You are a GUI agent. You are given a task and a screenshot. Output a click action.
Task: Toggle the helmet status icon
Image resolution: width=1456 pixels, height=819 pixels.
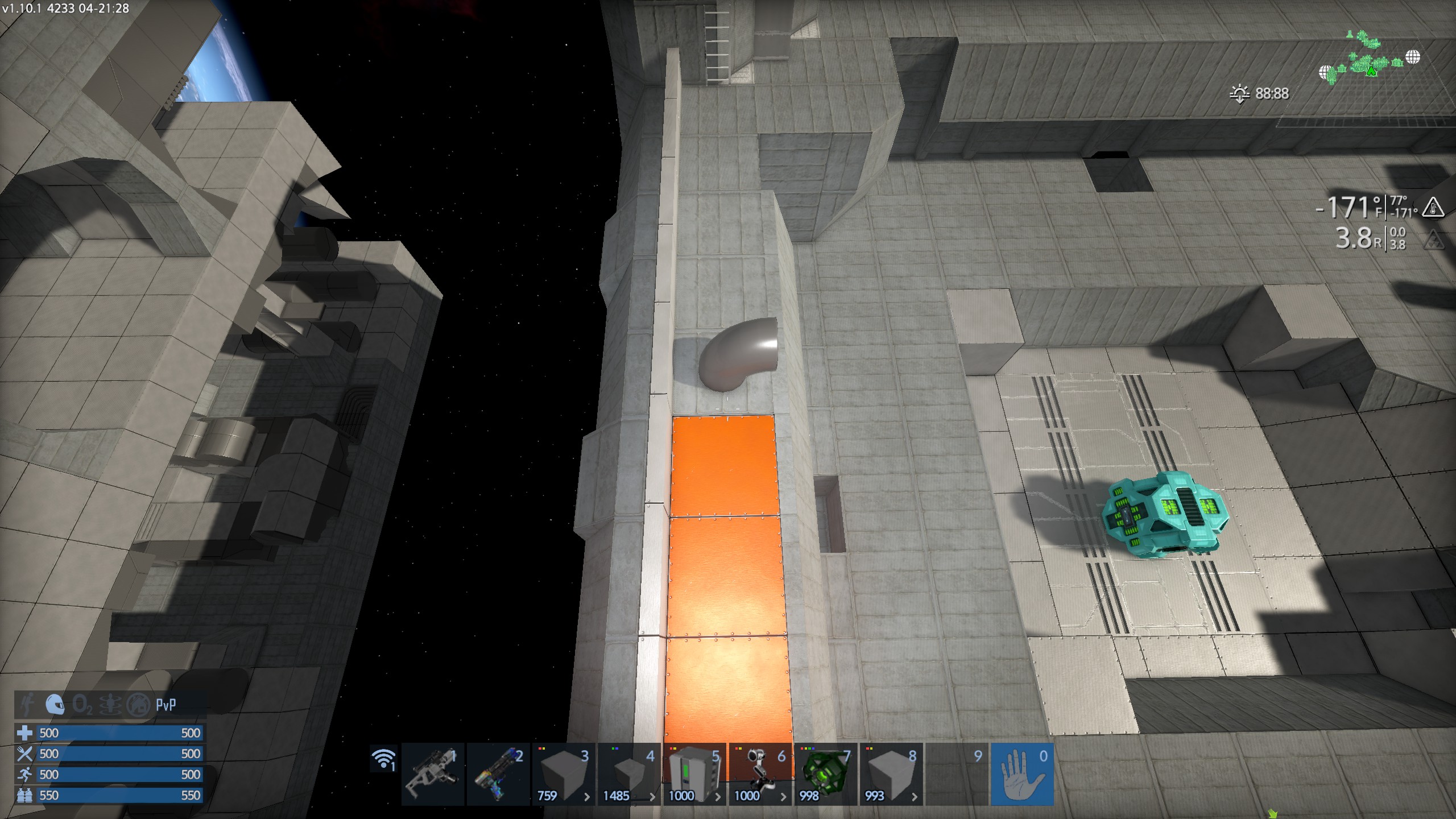click(x=55, y=705)
